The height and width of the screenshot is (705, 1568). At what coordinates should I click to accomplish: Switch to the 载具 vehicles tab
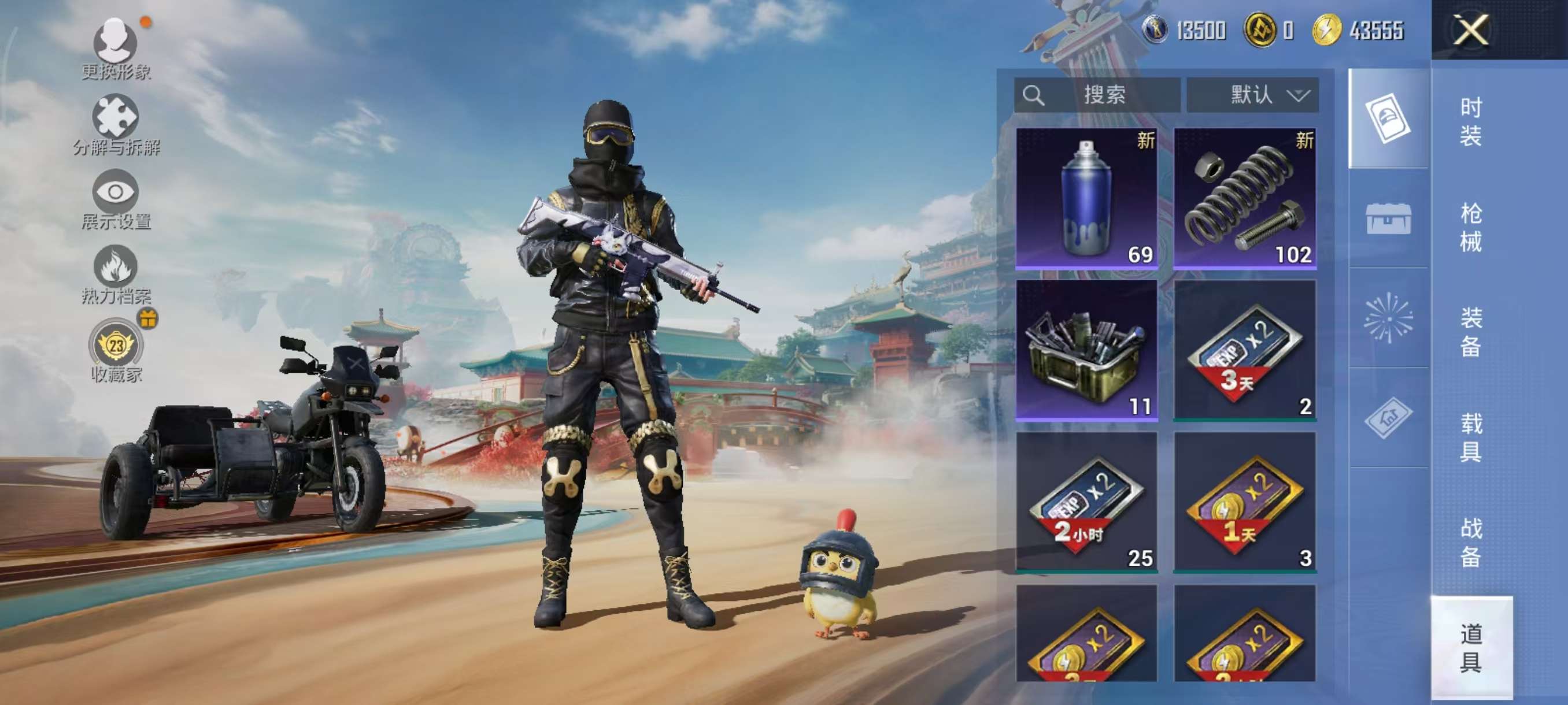click(x=1471, y=437)
